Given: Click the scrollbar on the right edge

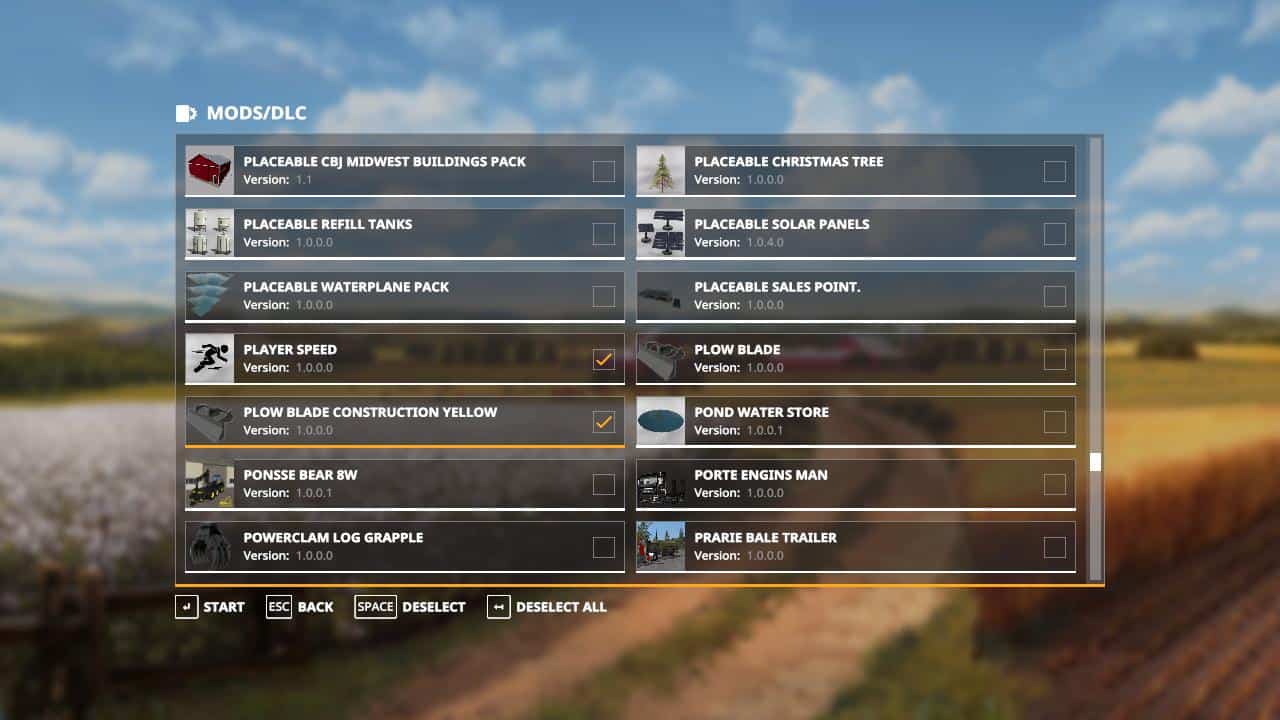Looking at the screenshot, I should pyautogui.click(x=1096, y=461).
